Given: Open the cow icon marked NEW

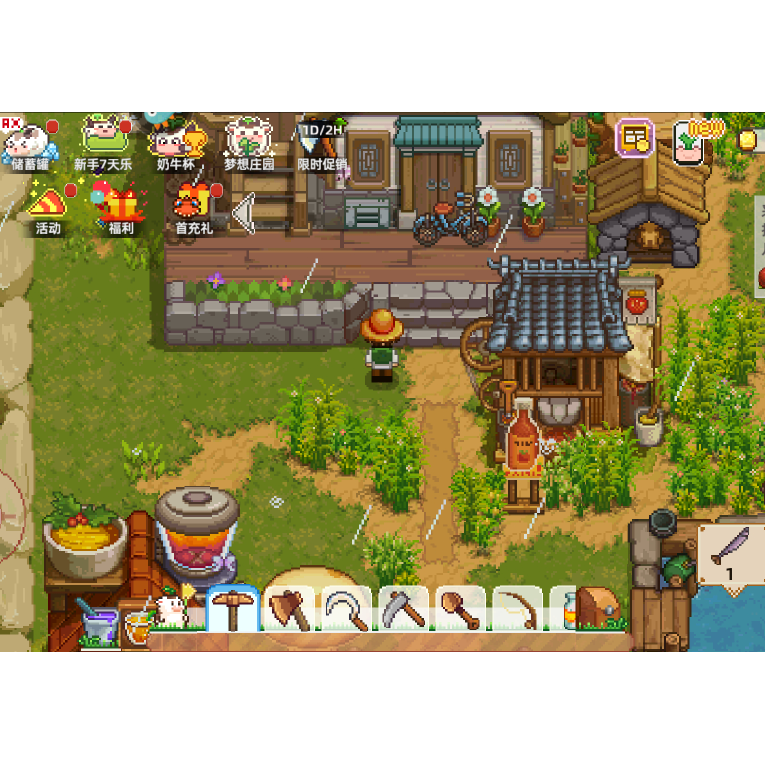Looking at the screenshot, I should 692,141.
